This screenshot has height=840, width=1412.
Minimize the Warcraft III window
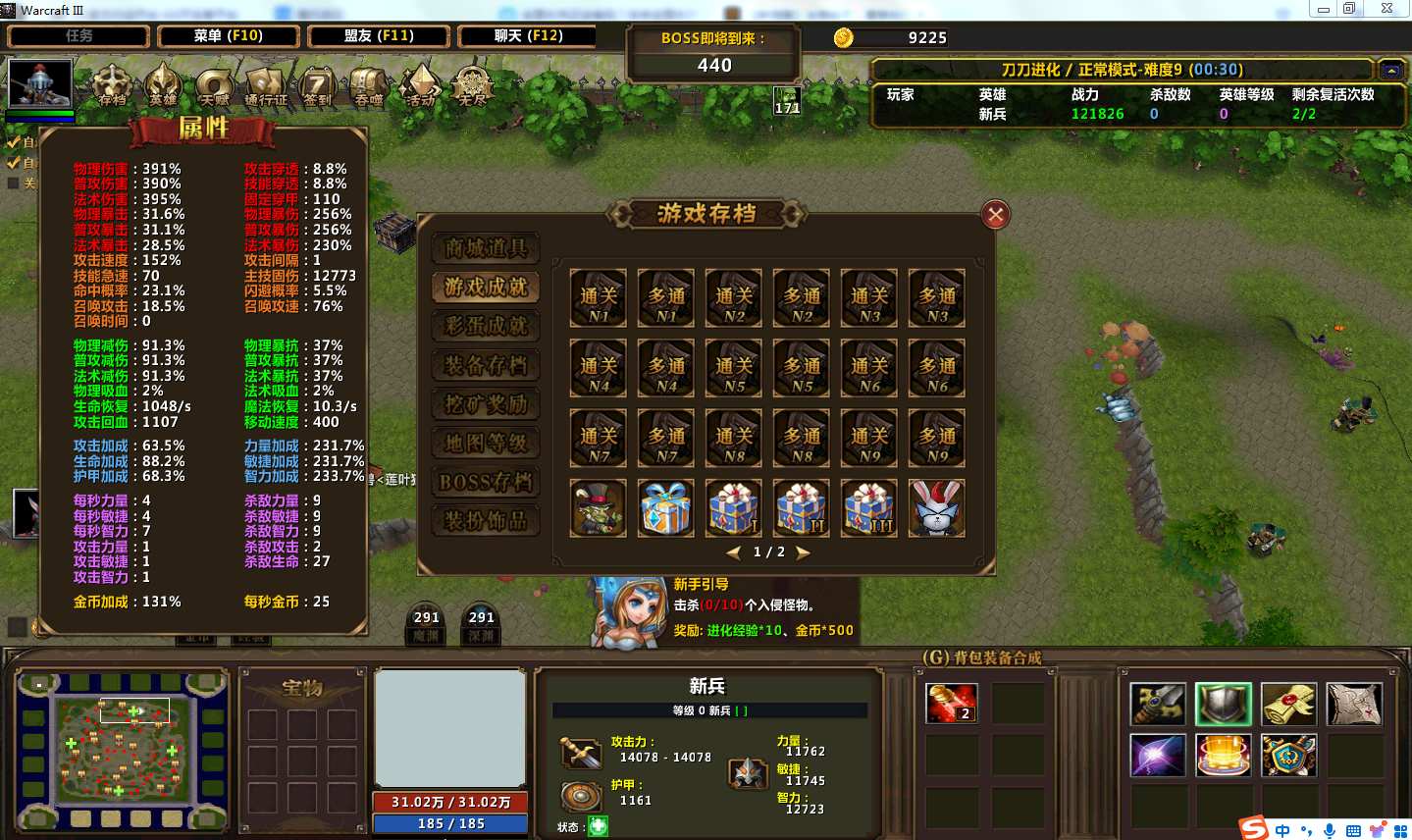pyautogui.click(x=1323, y=9)
